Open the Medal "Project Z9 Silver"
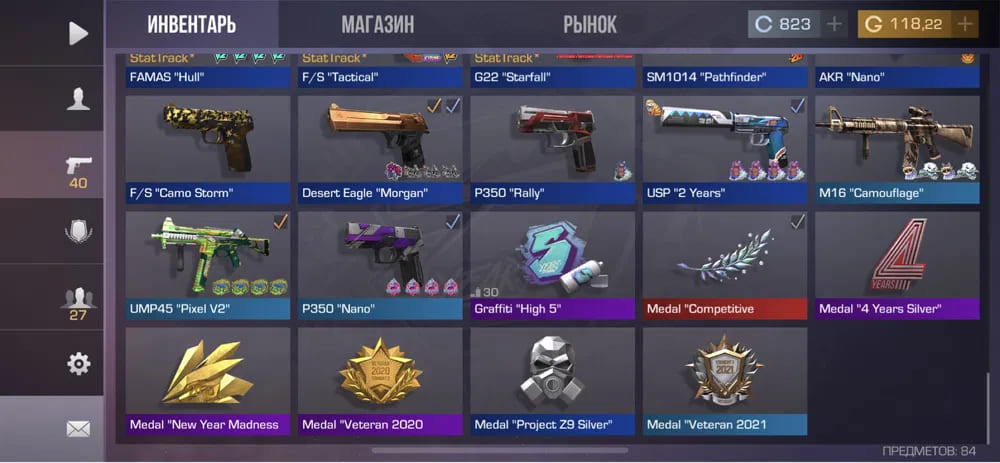The width and height of the screenshot is (1000, 463). (x=553, y=380)
